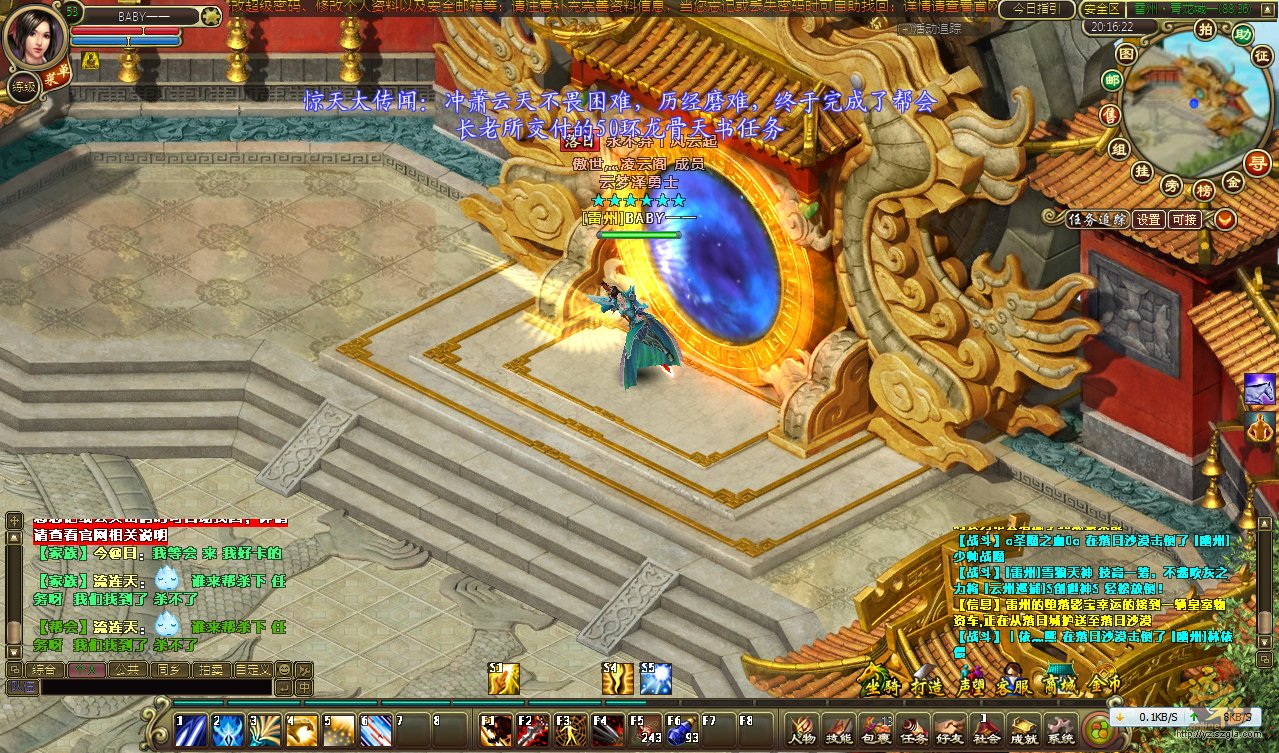Open the 人物 character panel
This screenshot has width=1279, height=753.
[x=800, y=730]
